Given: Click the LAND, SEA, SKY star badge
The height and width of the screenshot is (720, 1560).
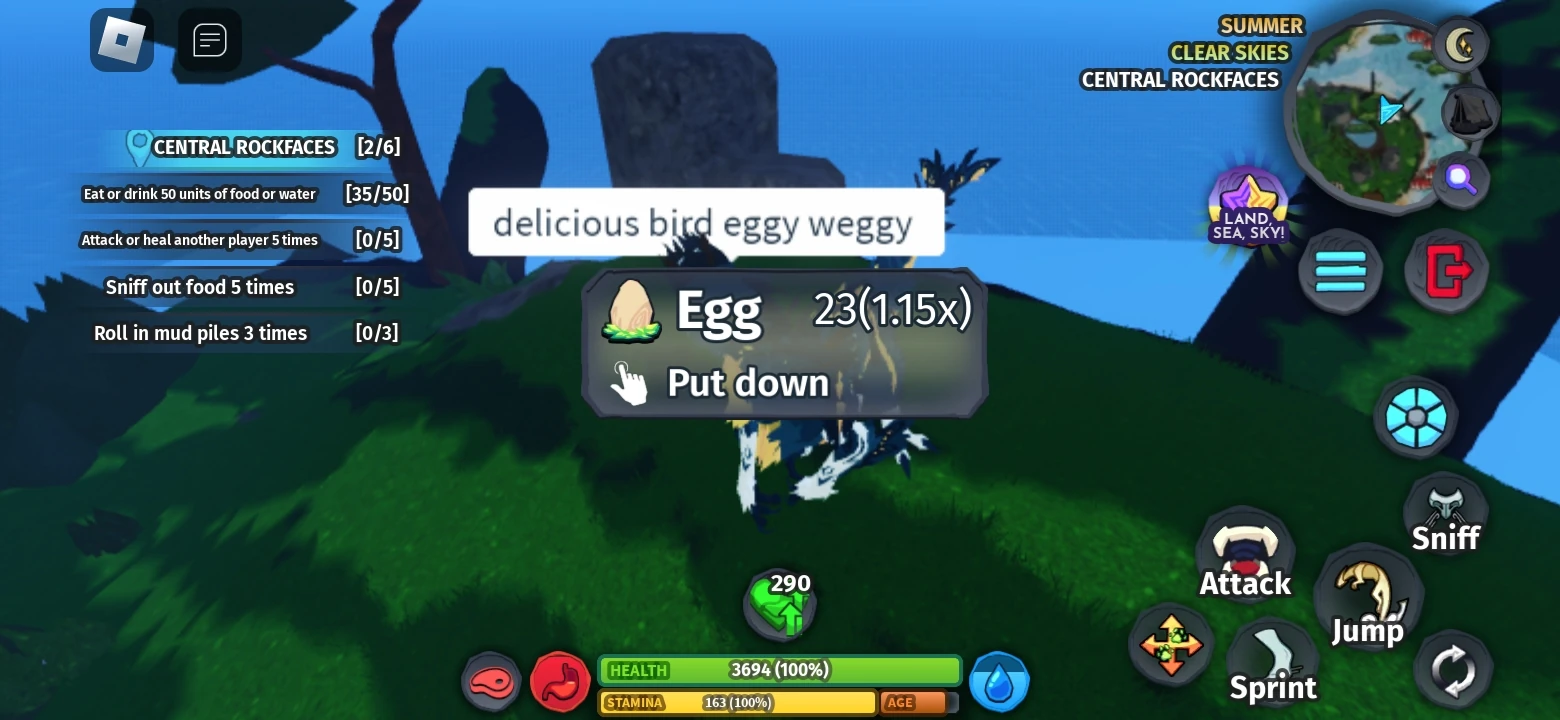Looking at the screenshot, I should [1247, 205].
